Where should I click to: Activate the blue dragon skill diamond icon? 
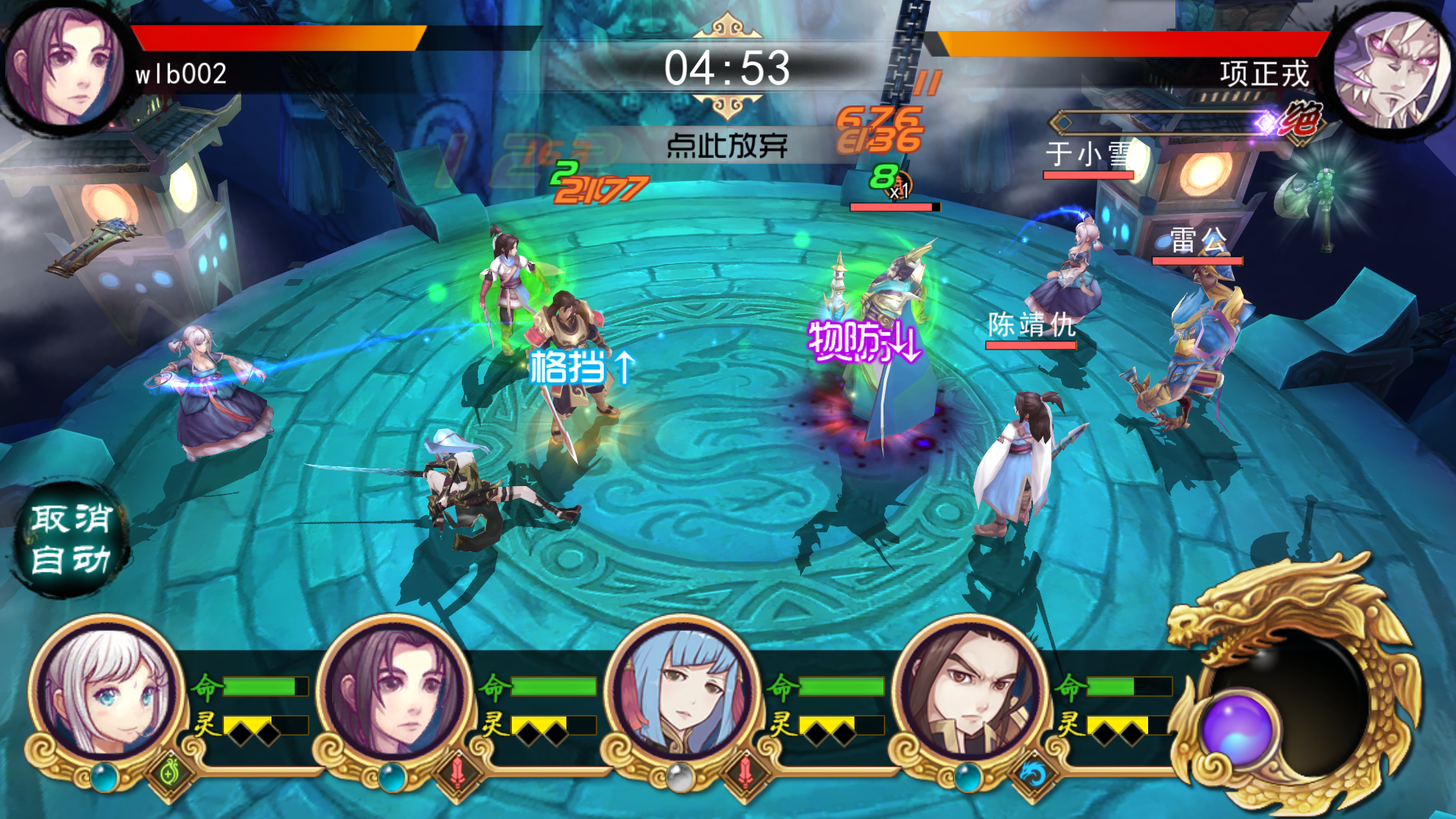(1033, 773)
